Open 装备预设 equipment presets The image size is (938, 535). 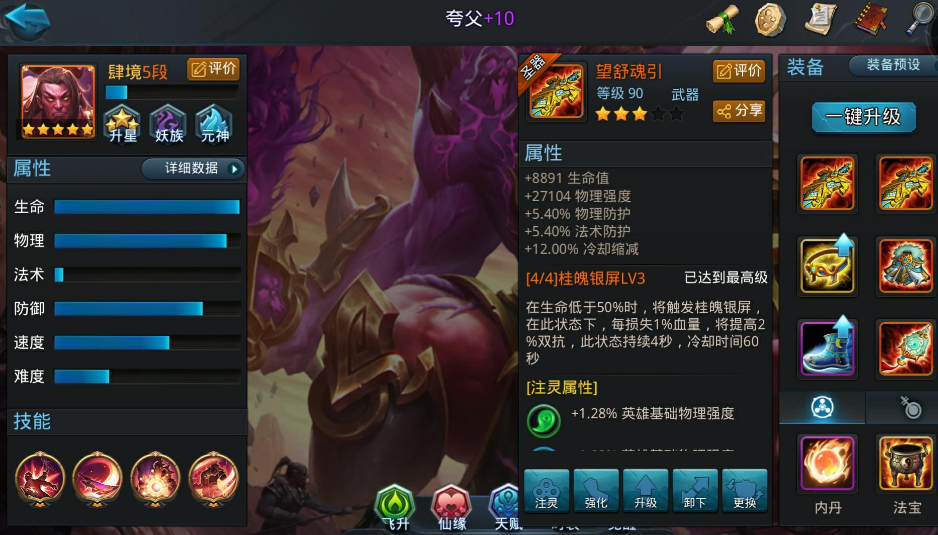pyautogui.click(x=893, y=65)
